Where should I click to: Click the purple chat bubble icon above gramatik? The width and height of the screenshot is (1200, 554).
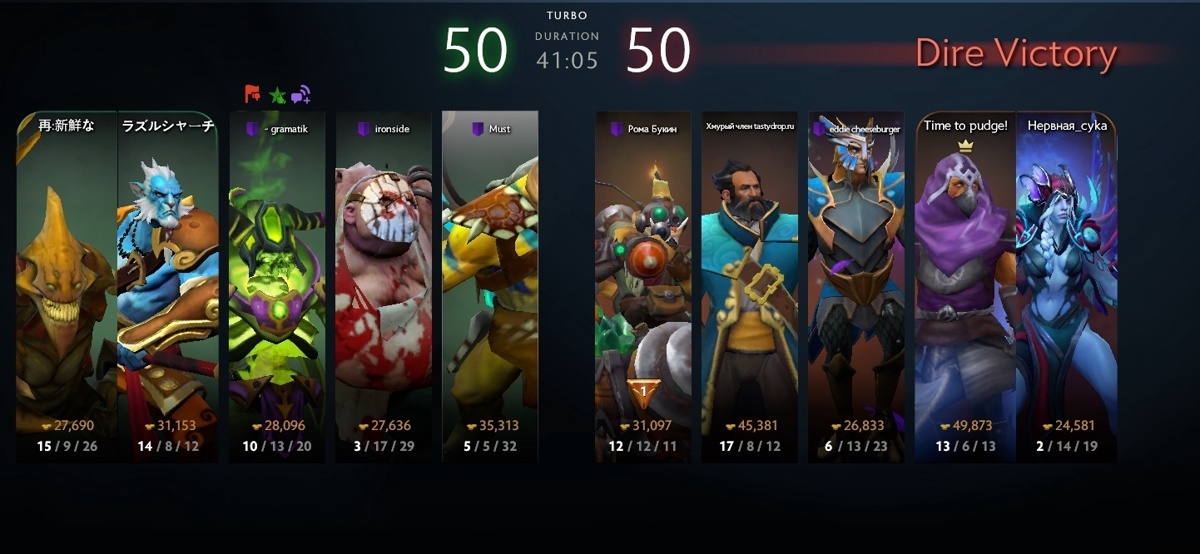tap(301, 95)
